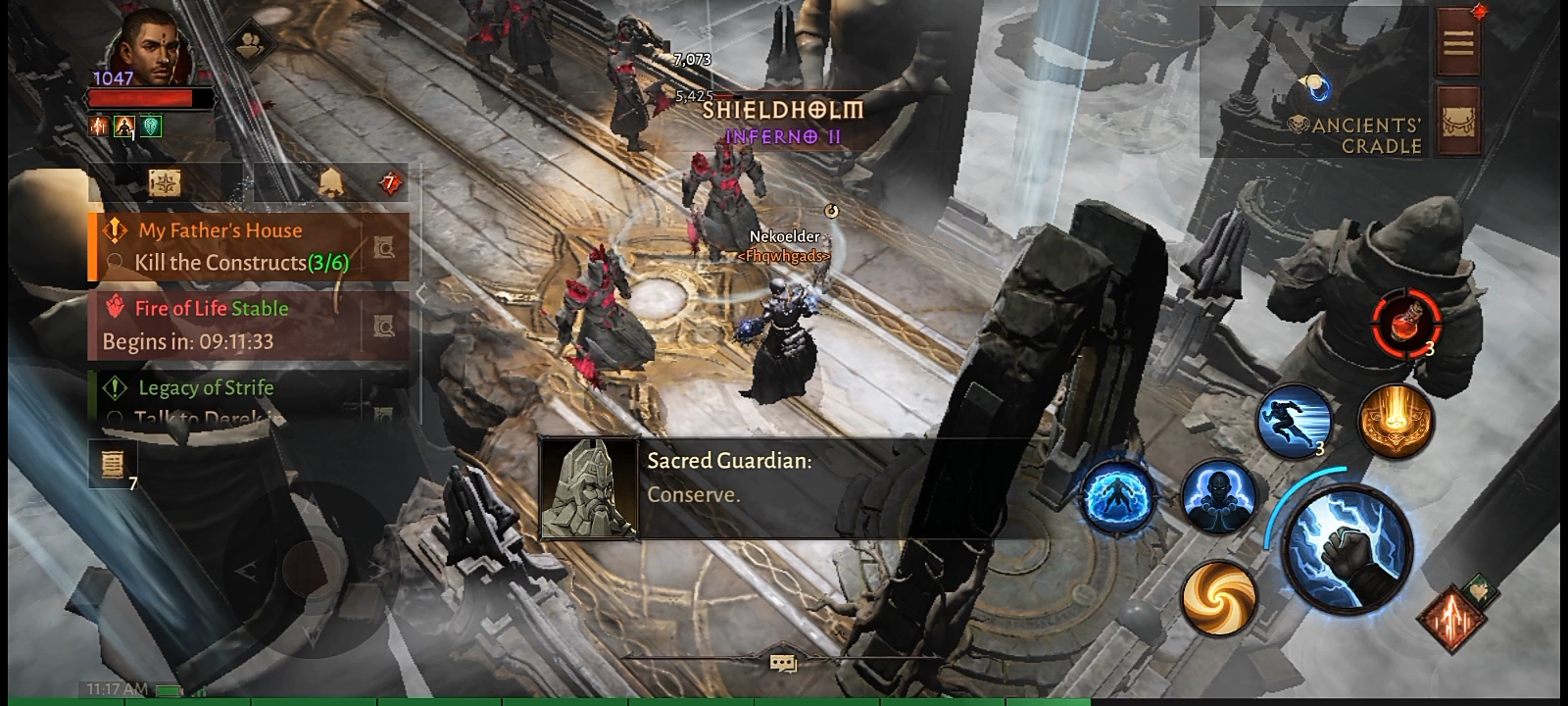
Task: Switch to the compass quest tab
Action: (164, 183)
